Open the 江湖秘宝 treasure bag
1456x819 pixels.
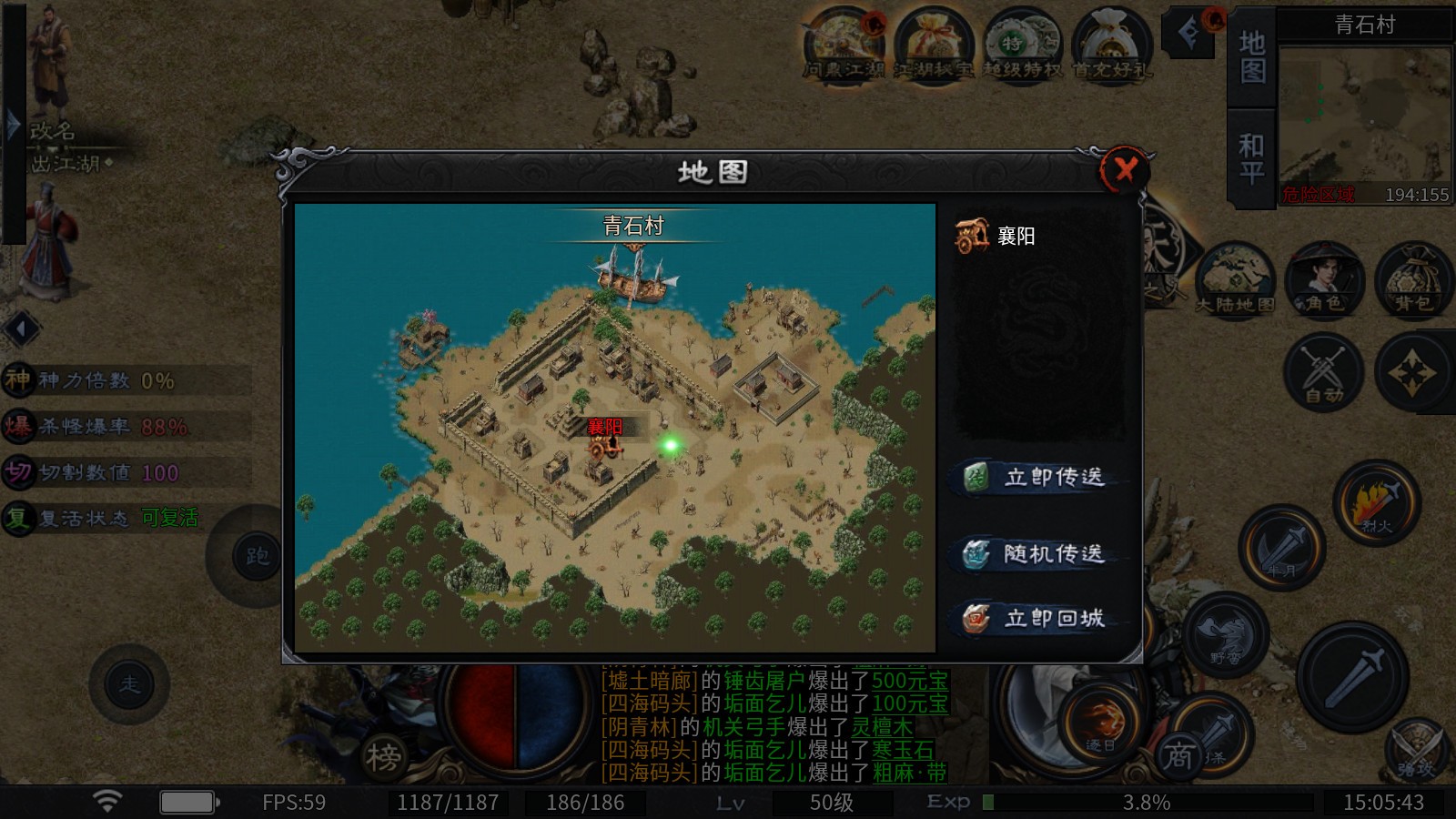coord(933,45)
